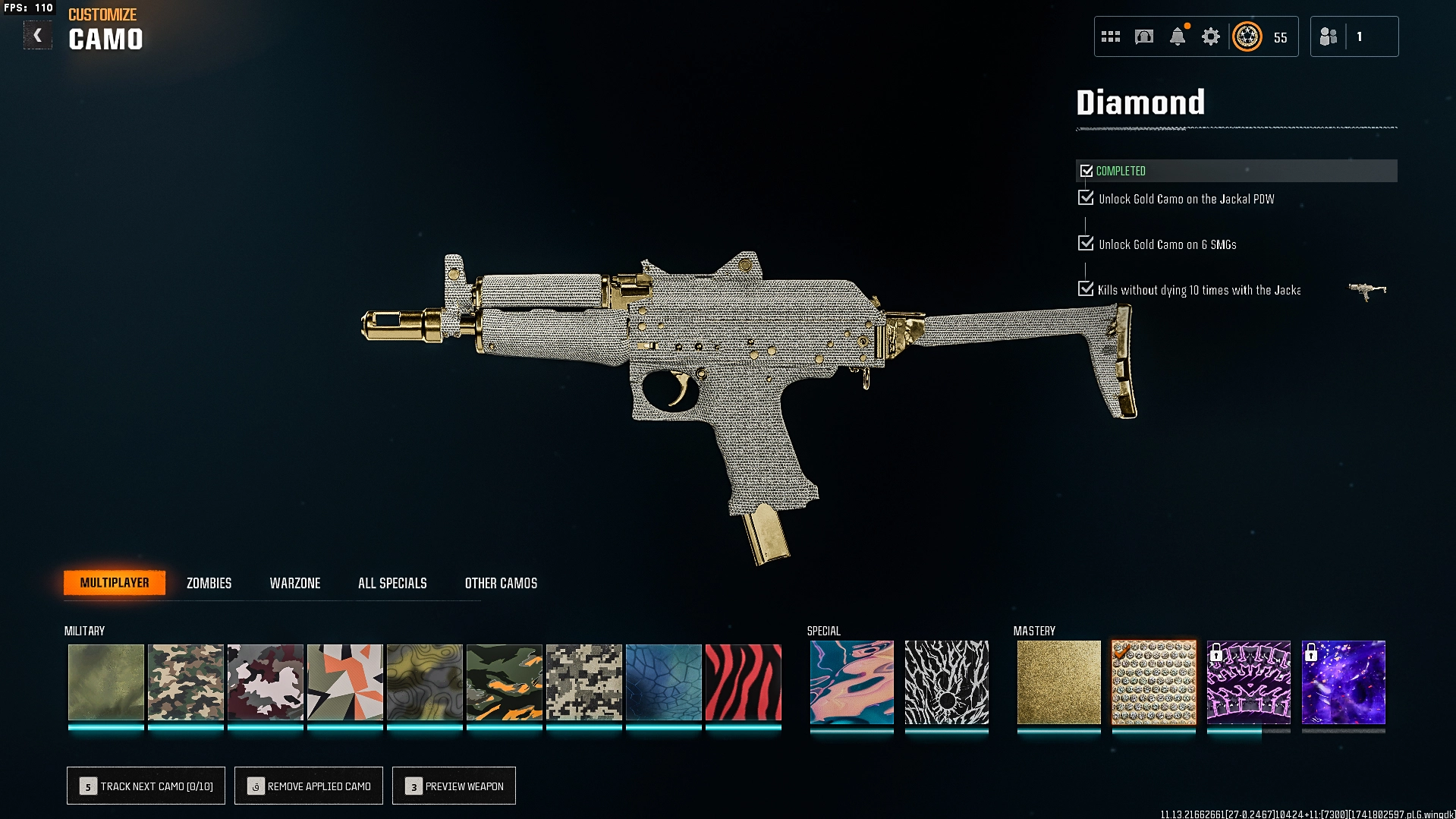Remove the applied camo
Screen dimensions: 1456x819
pyautogui.click(x=309, y=786)
